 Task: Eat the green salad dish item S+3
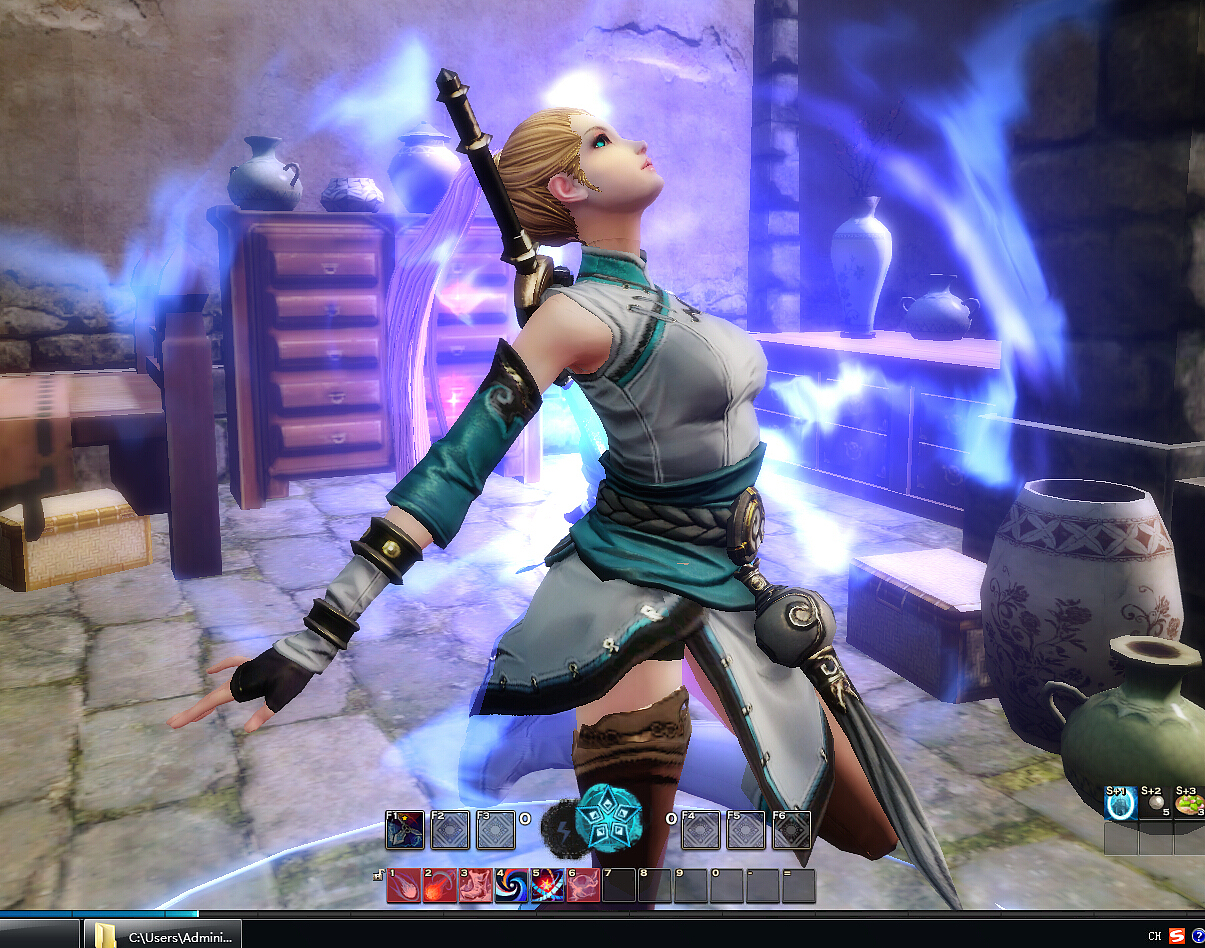pyautogui.click(x=1190, y=805)
